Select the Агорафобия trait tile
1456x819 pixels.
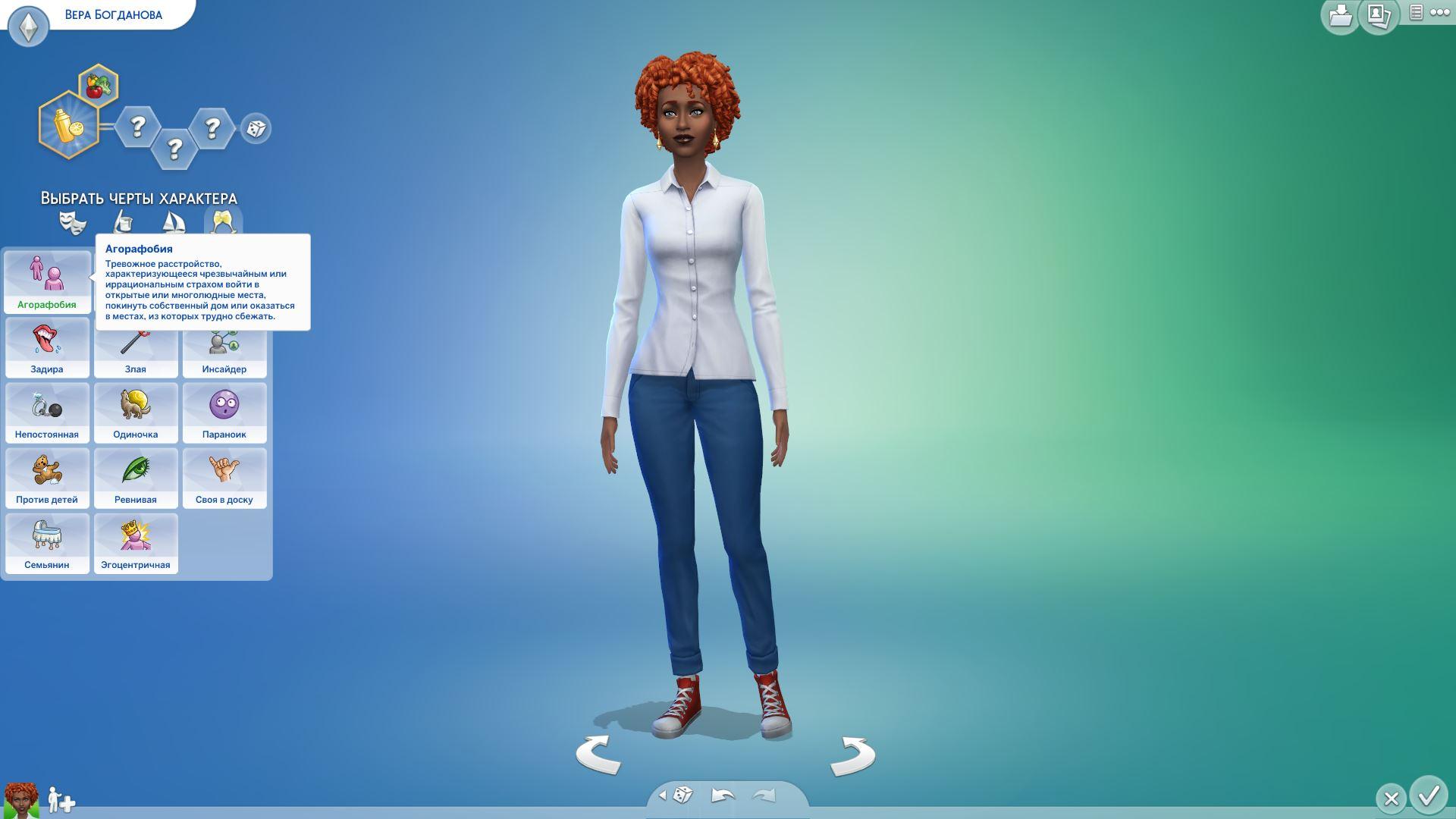47,281
